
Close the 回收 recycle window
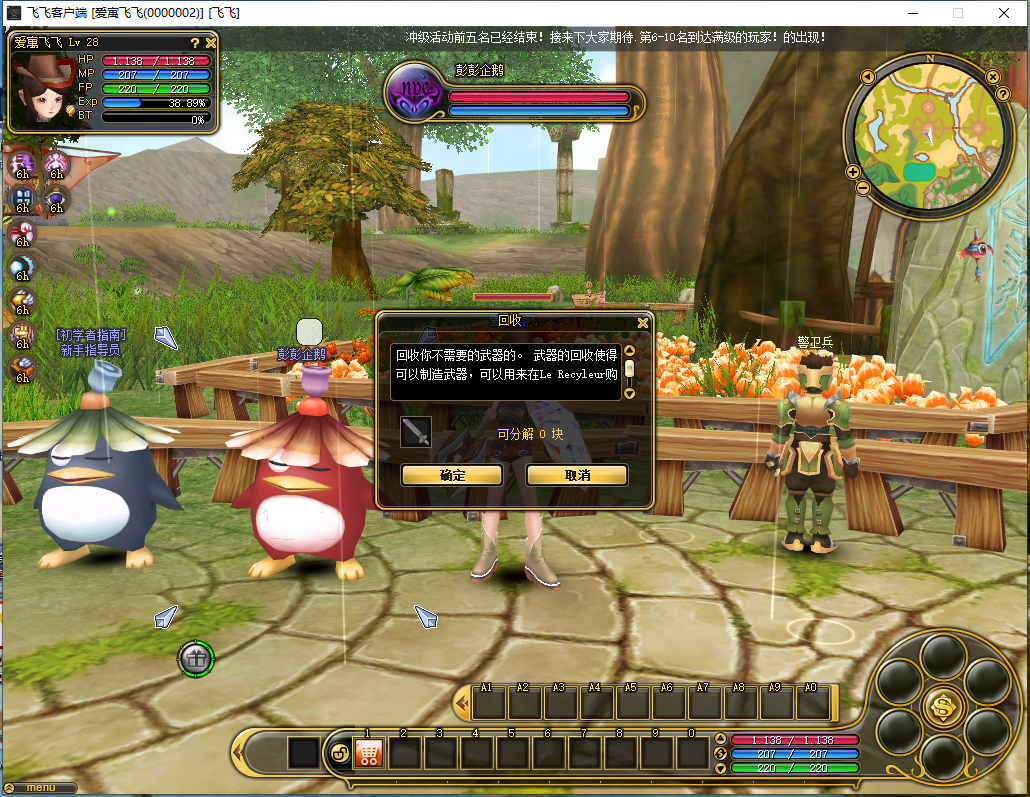coord(643,322)
